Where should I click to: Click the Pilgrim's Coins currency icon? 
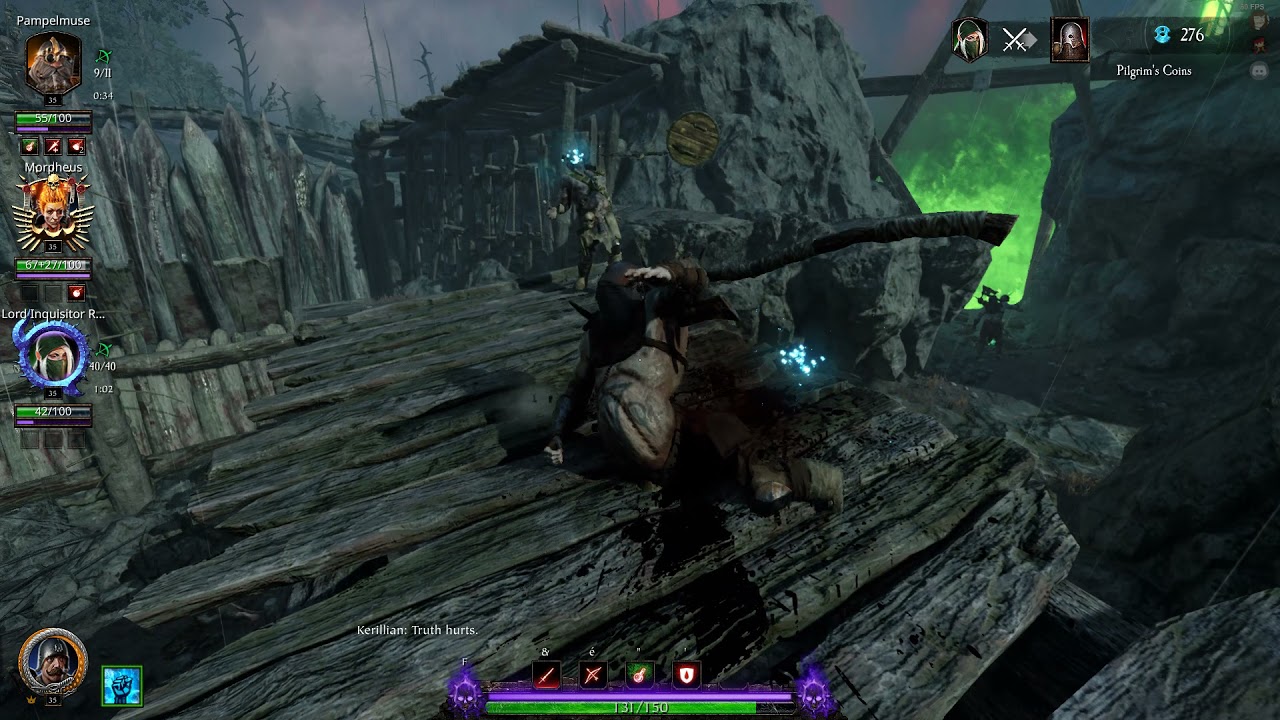click(1162, 35)
